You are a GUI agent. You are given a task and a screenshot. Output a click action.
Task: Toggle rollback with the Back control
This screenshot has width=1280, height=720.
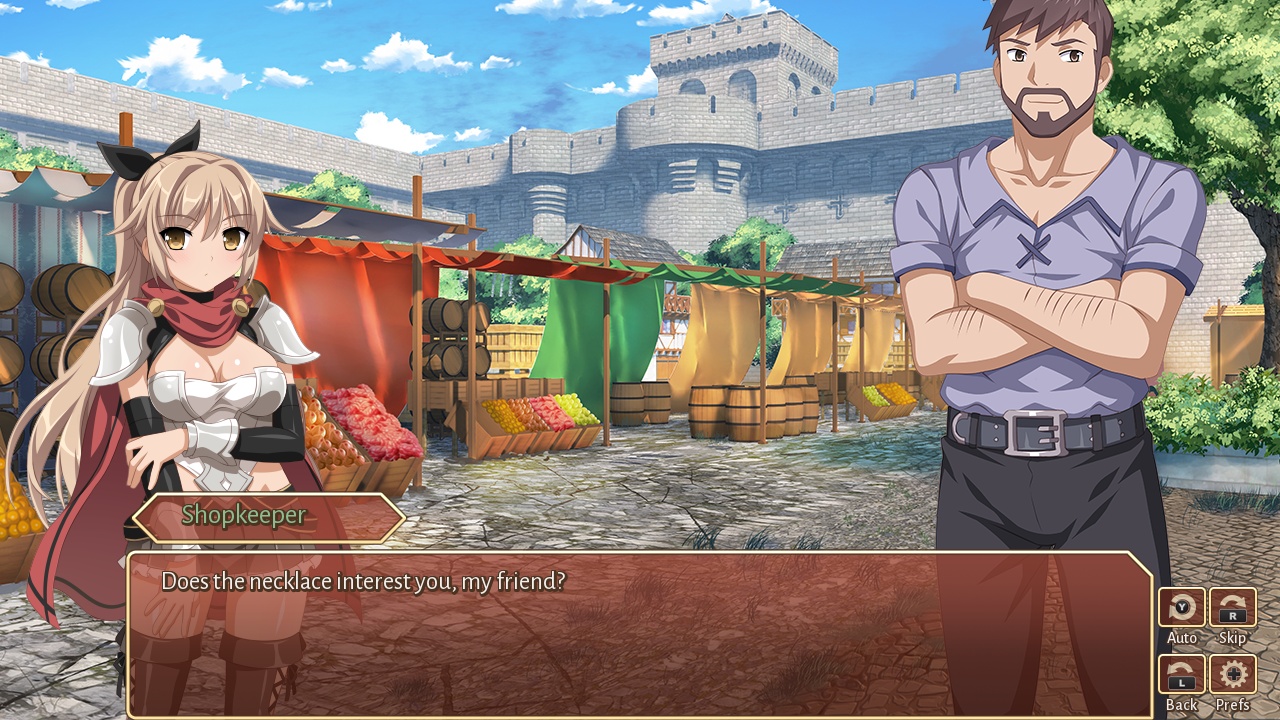[x=1181, y=671]
